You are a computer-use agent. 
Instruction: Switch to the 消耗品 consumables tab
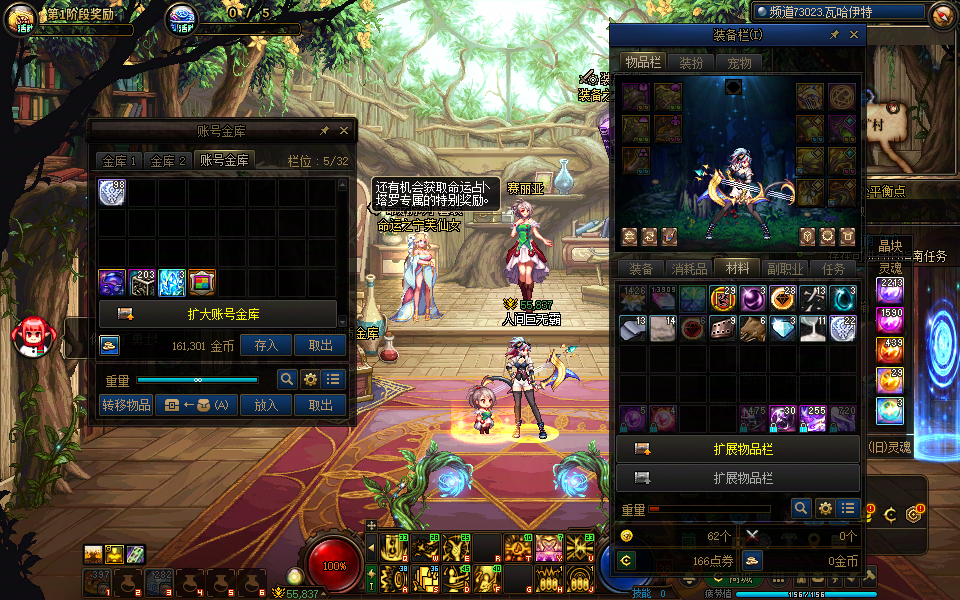(x=688, y=268)
